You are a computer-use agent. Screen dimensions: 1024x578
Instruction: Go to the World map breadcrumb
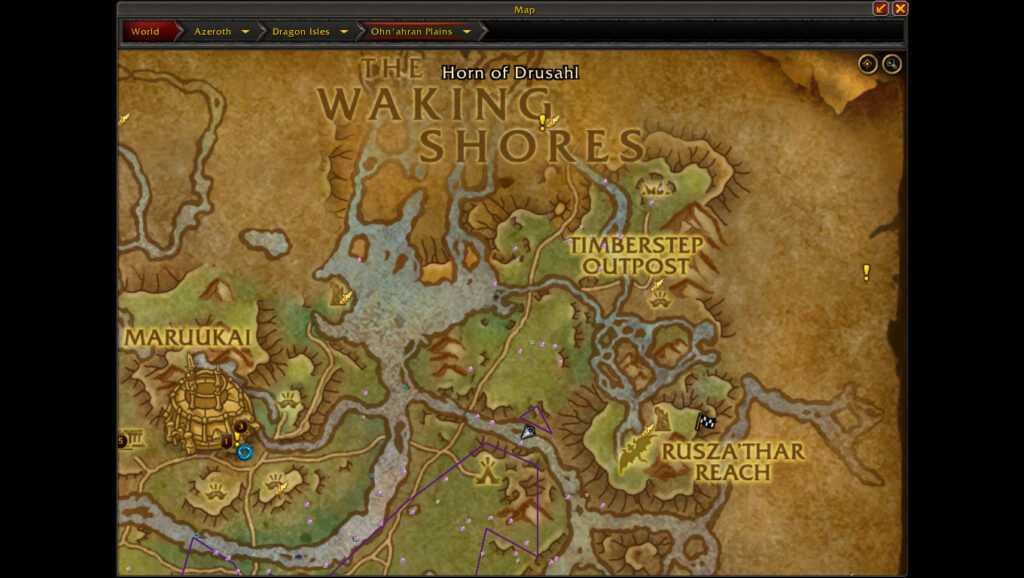tap(145, 31)
